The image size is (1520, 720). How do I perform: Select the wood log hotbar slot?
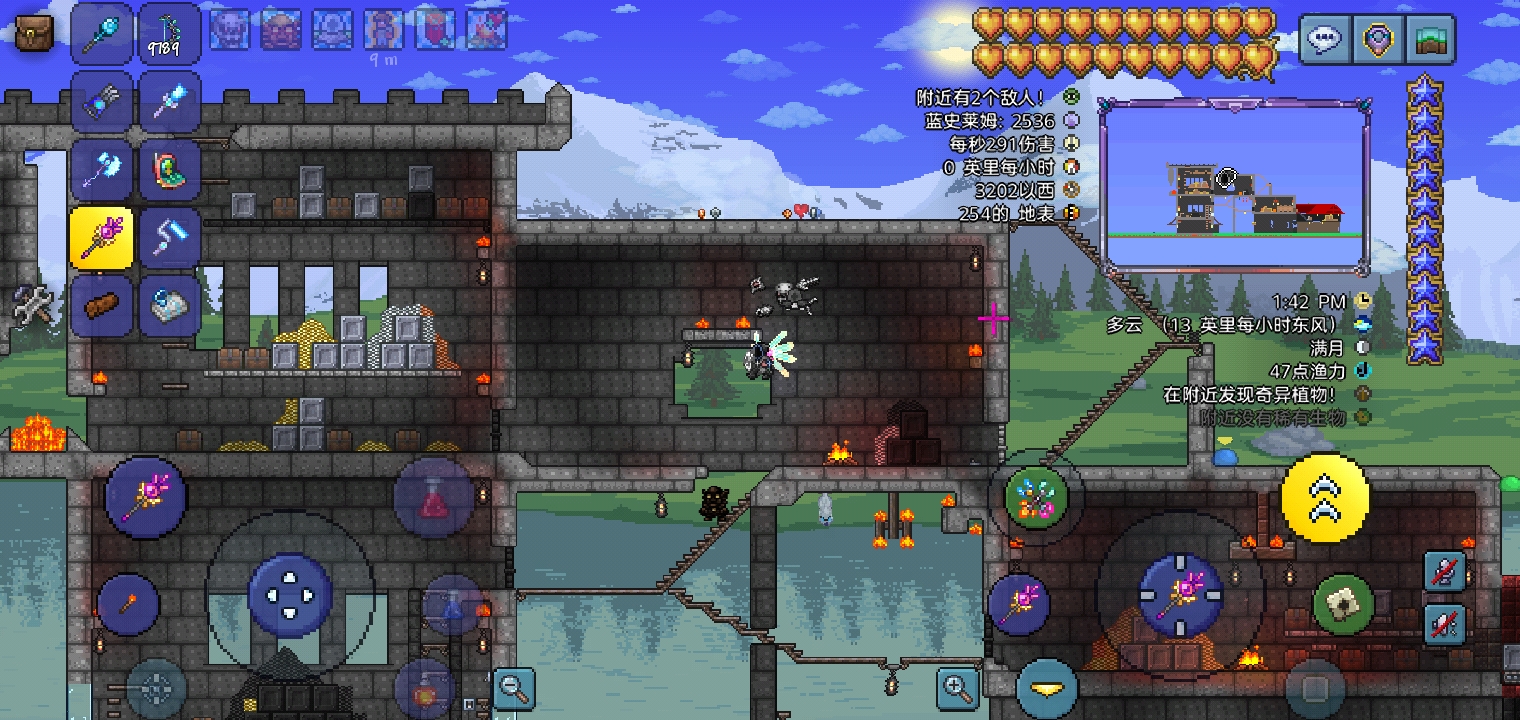[x=101, y=306]
